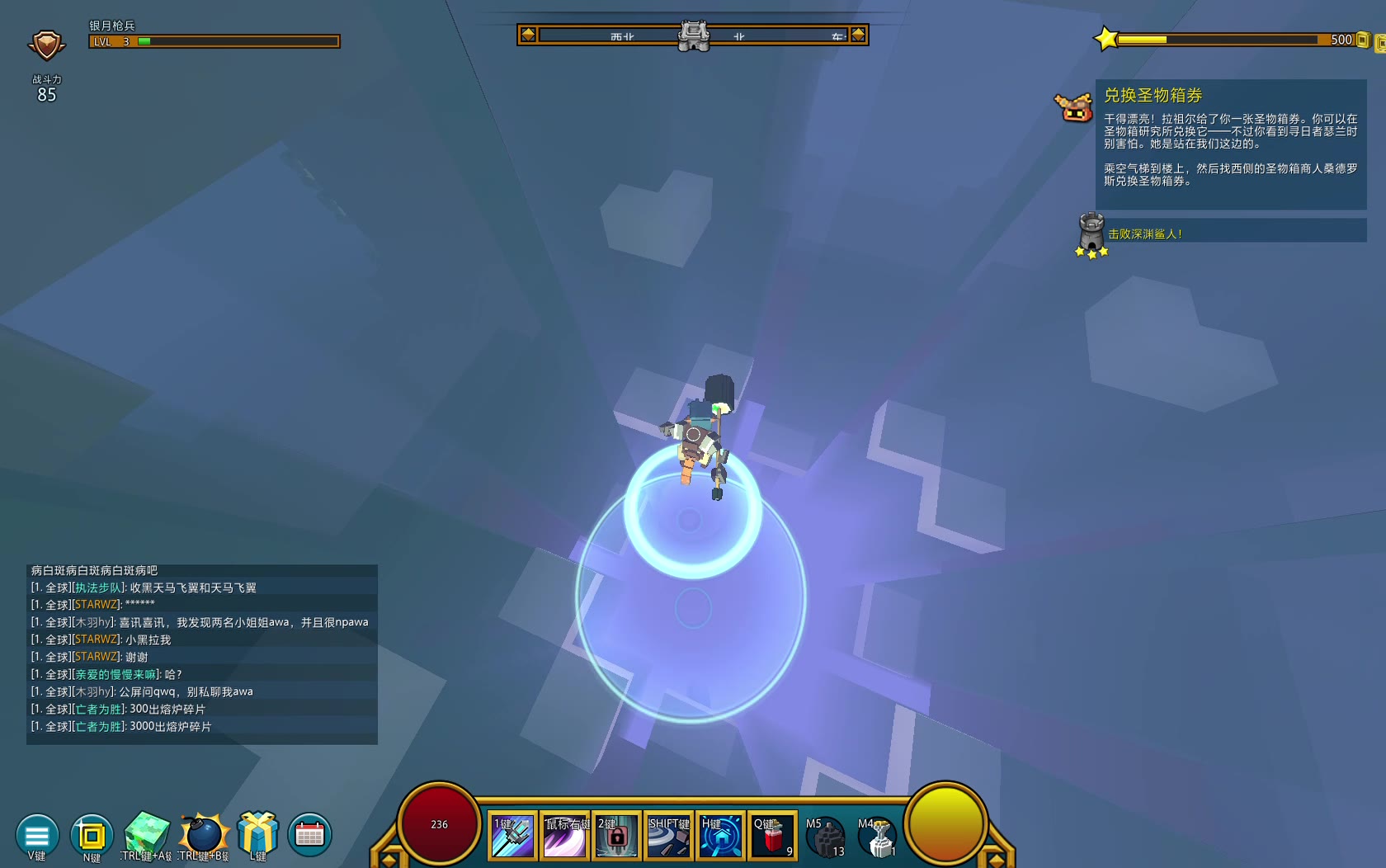Click the green voxel cube icon
Viewport: 1386px width, 868px height.
coord(147,833)
